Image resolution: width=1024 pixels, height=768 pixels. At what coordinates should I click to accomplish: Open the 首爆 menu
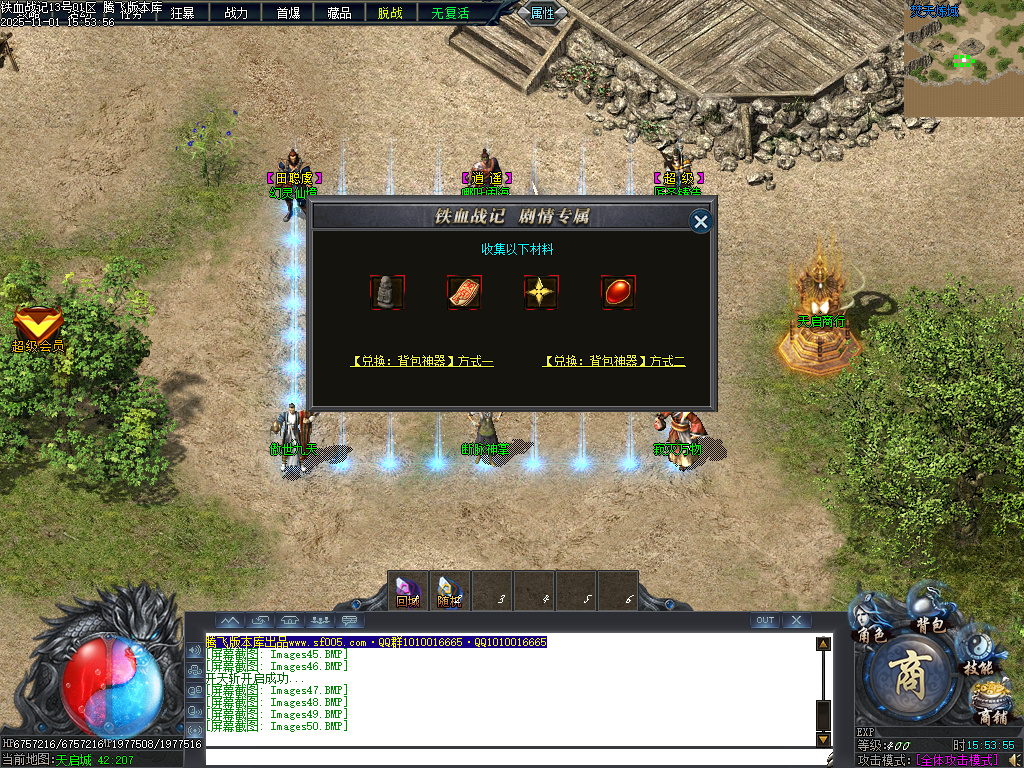(288, 13)
